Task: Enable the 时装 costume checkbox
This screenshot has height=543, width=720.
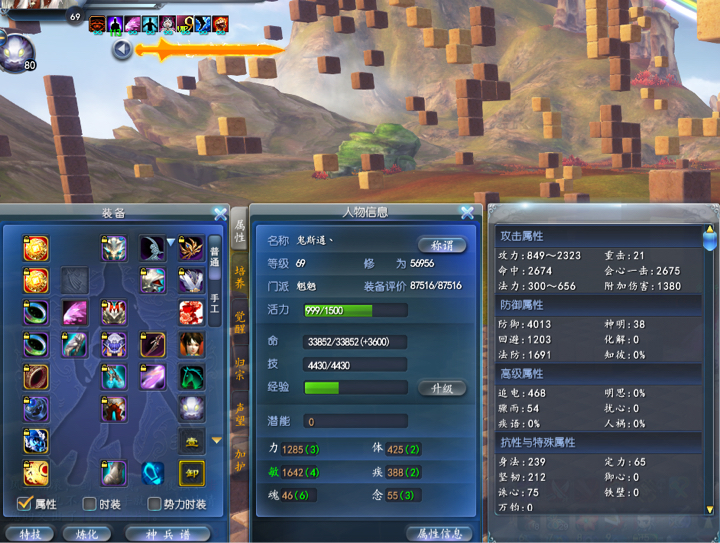Action: [89, 504]
